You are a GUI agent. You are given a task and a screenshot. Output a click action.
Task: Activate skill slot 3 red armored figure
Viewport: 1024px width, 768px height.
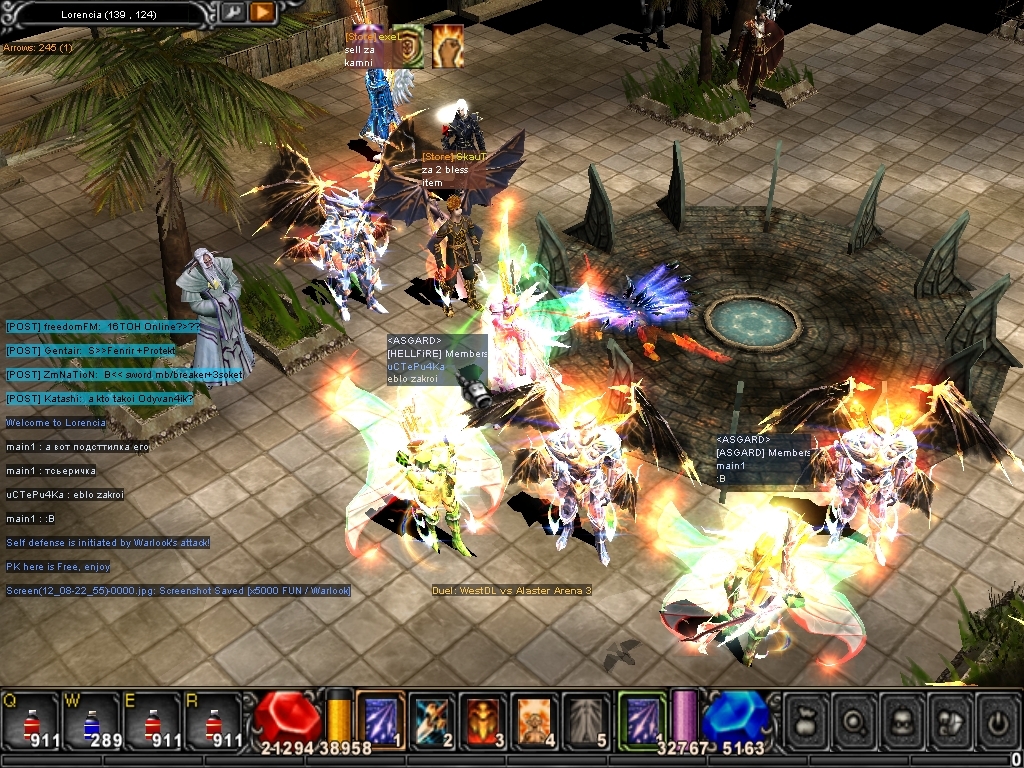(x=483, y=719)
